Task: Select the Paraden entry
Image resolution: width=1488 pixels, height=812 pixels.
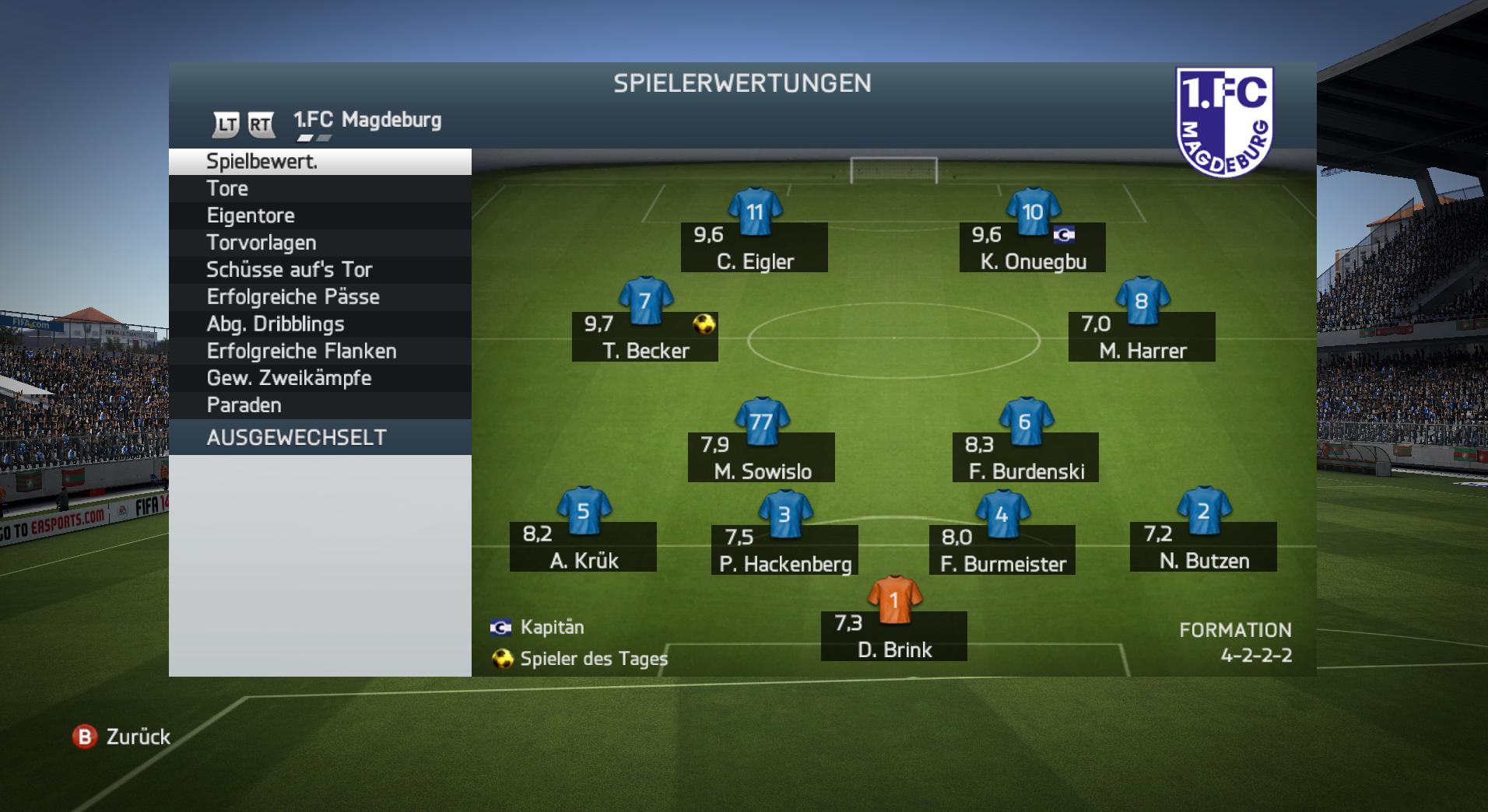Action: [x=319, y=405]
